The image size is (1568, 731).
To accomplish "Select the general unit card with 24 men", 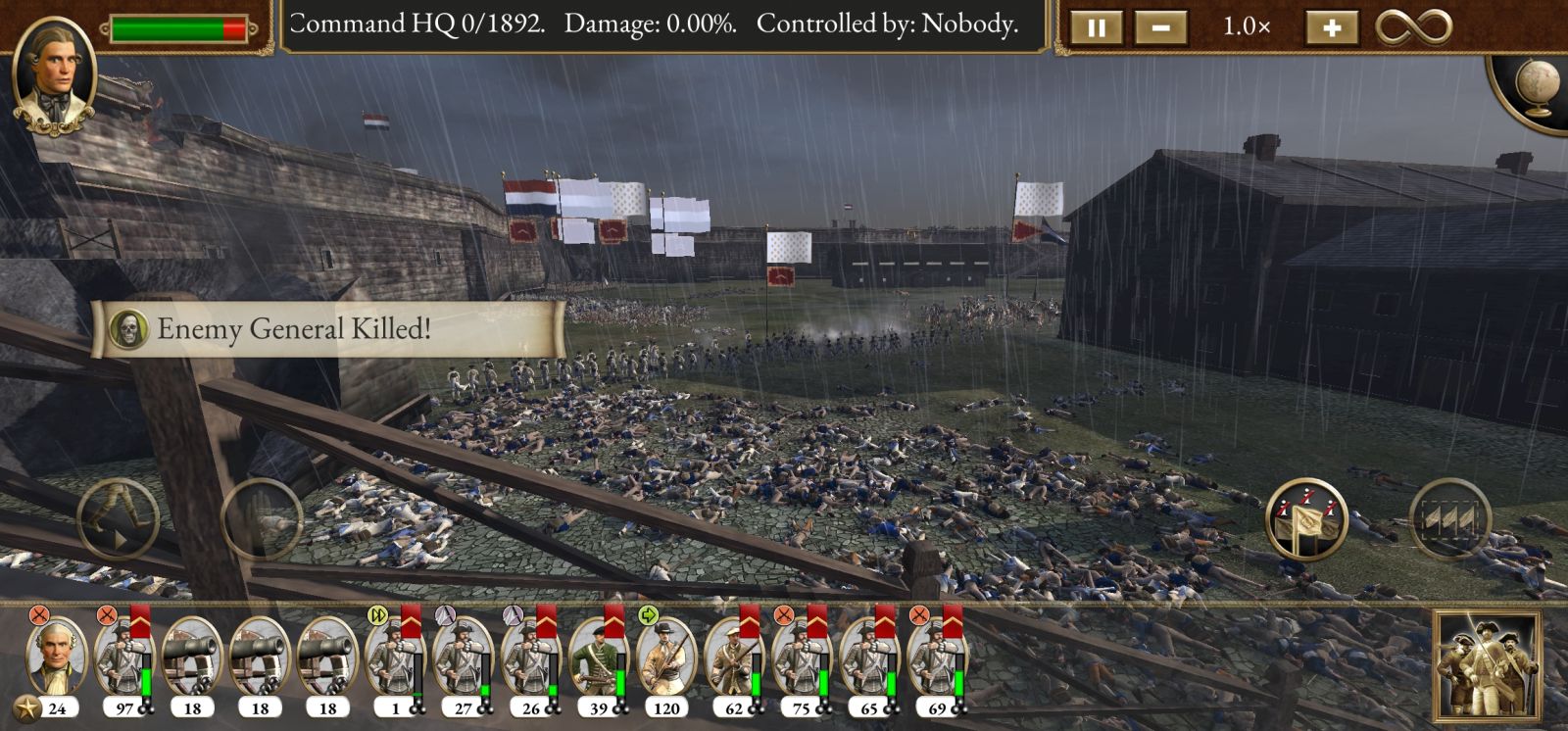I will tap(56, 658).
